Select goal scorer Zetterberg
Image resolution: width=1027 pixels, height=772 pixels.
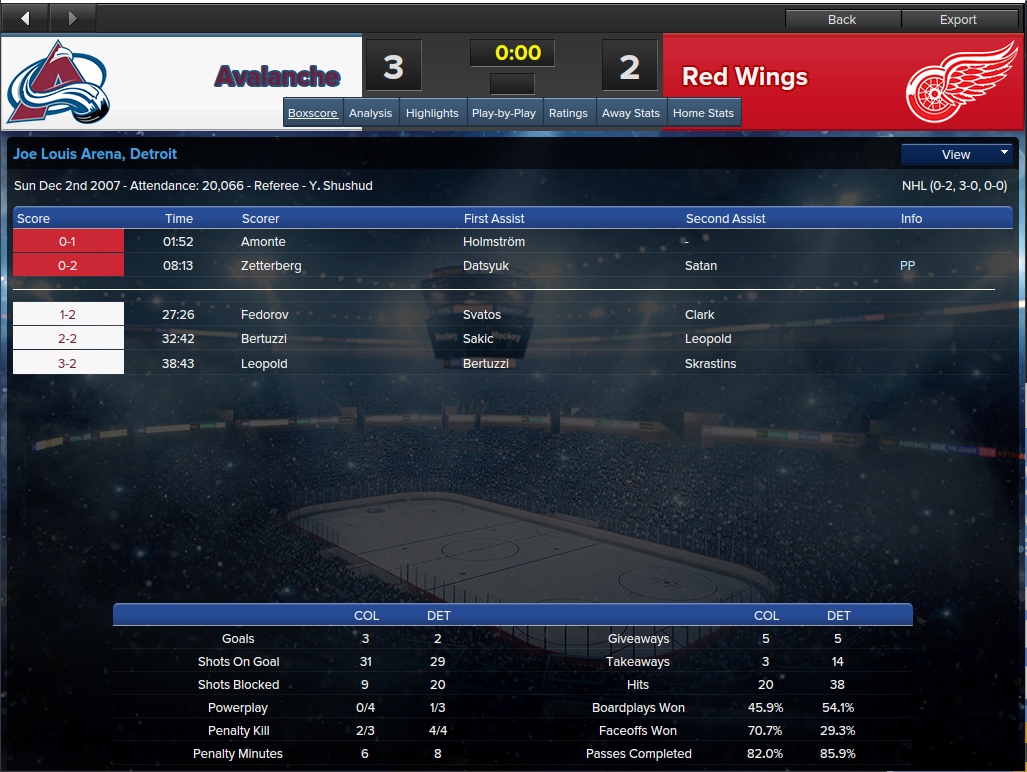tap(271, 266)
